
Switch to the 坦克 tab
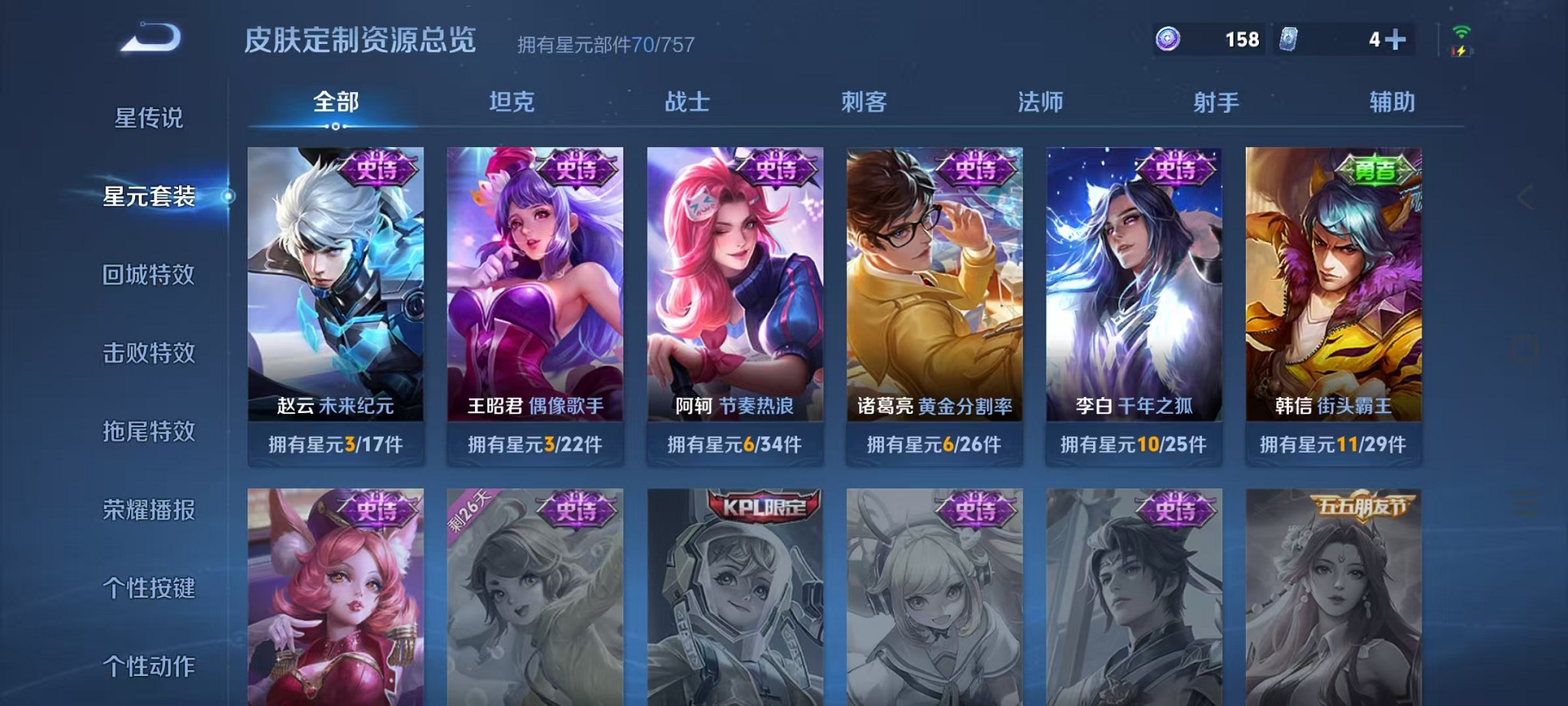[x=511, y=100]
